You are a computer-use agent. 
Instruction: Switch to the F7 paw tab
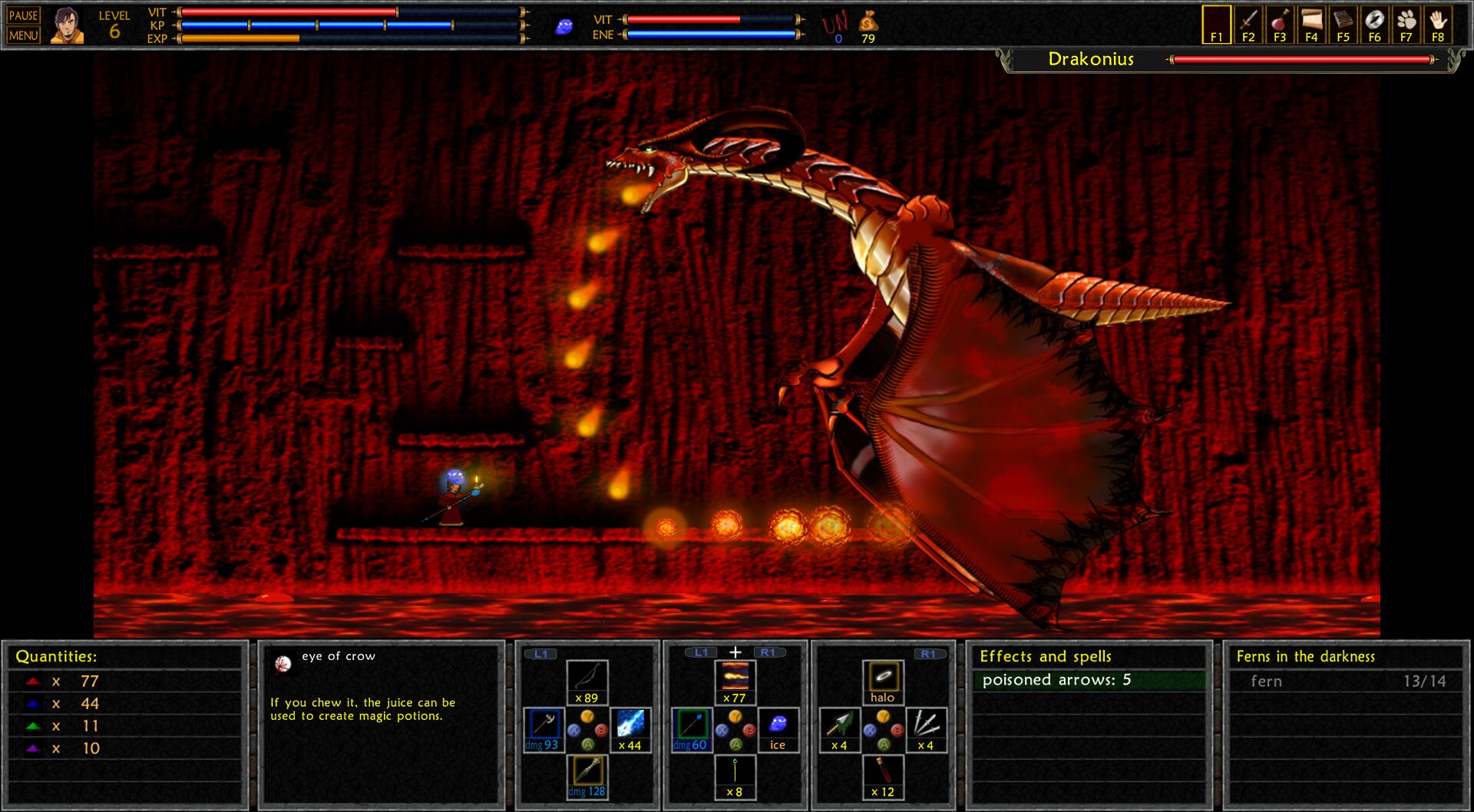pyautogui.click(x=1406, y=25)
